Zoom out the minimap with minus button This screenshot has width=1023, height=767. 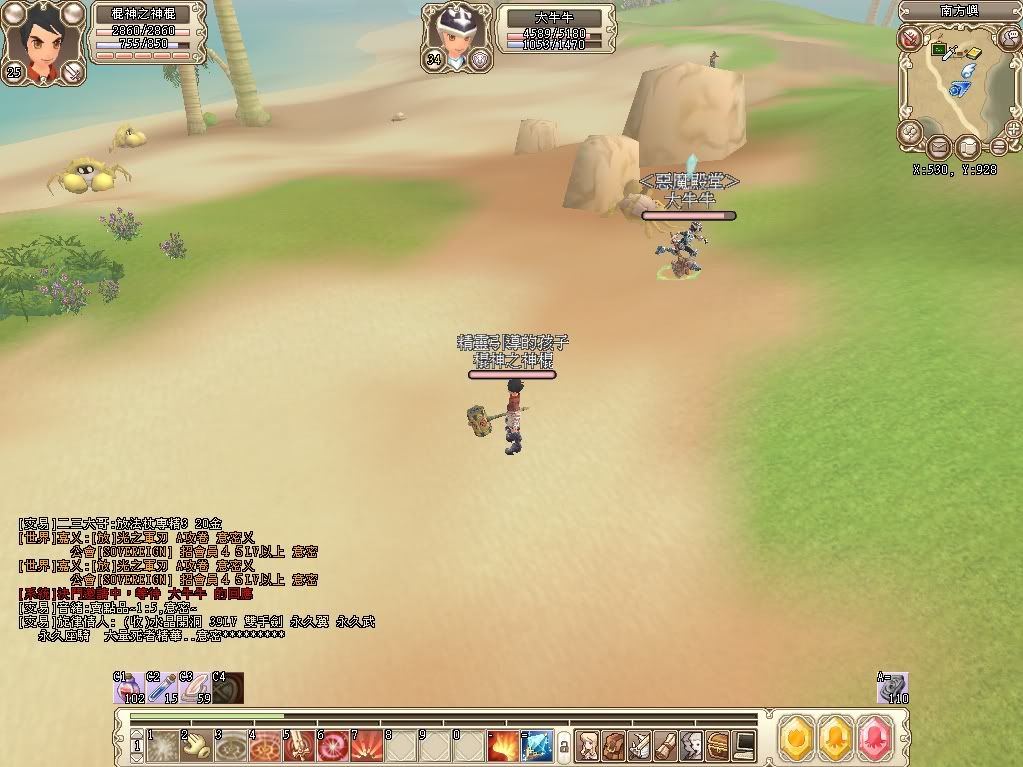(998, 147)
